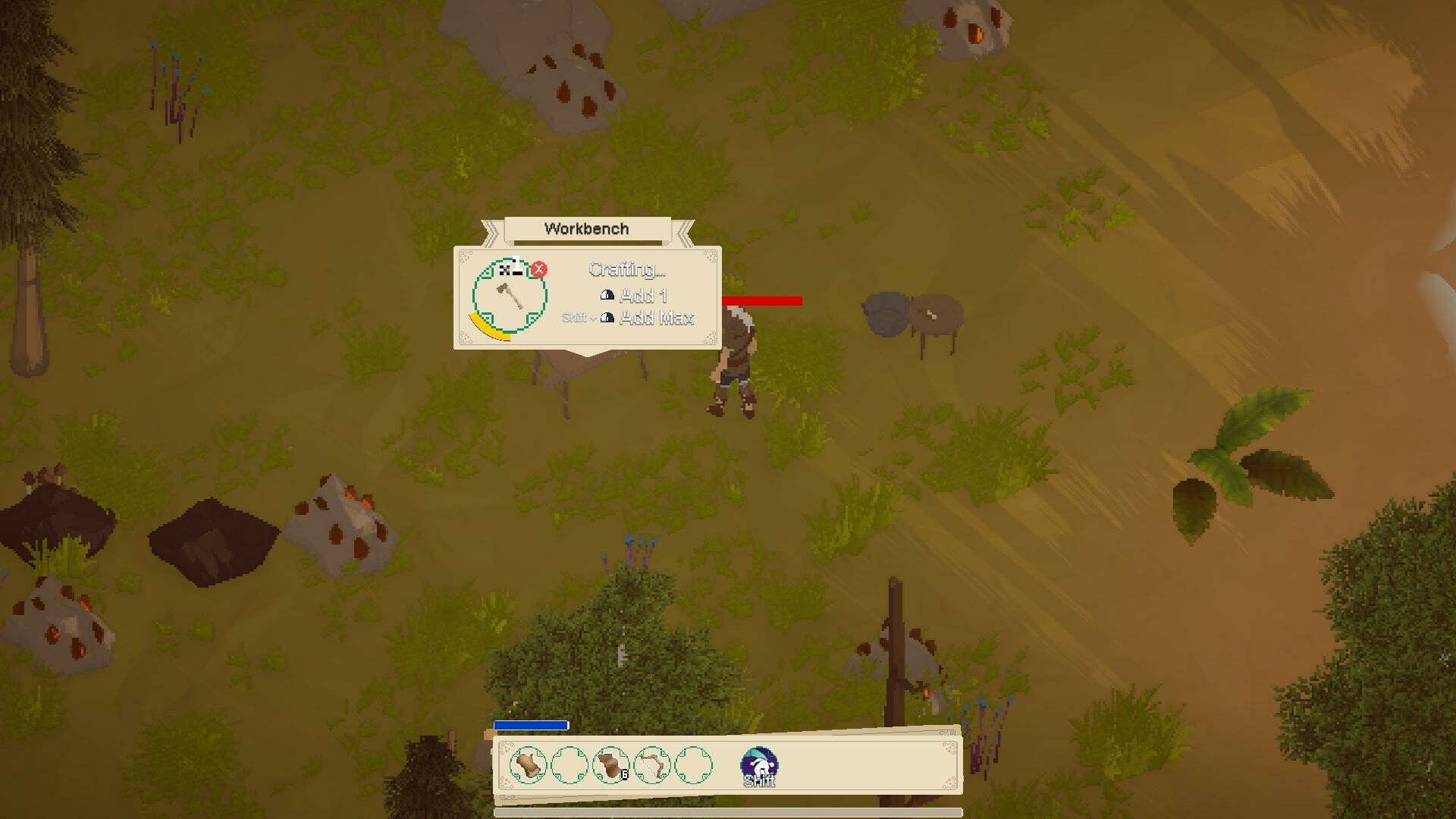1456x819 pixels.
Task: Select the wood log in the first hotbar slot
Action: coord(529,764)
